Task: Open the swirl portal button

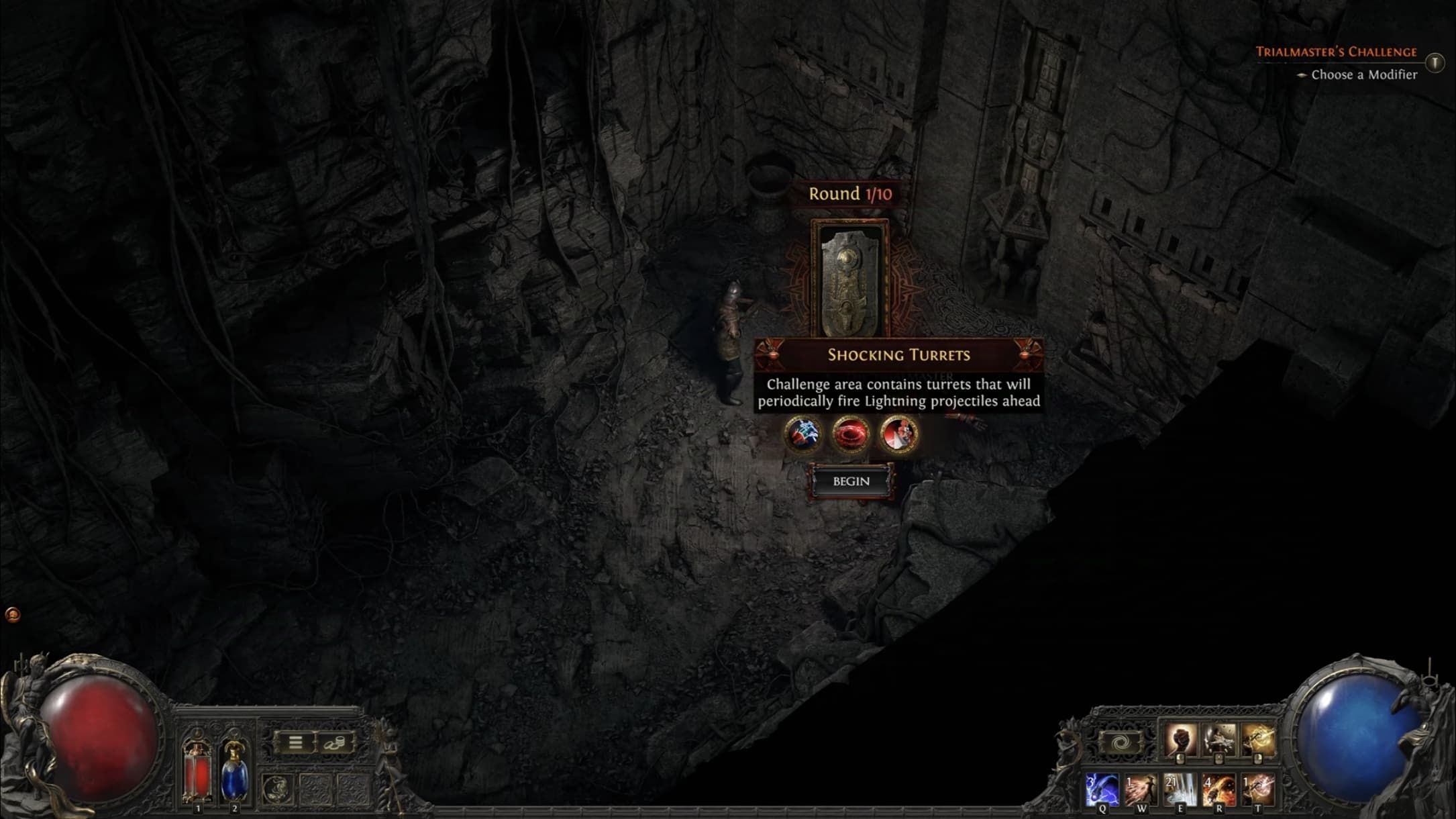Action: 1120,744
